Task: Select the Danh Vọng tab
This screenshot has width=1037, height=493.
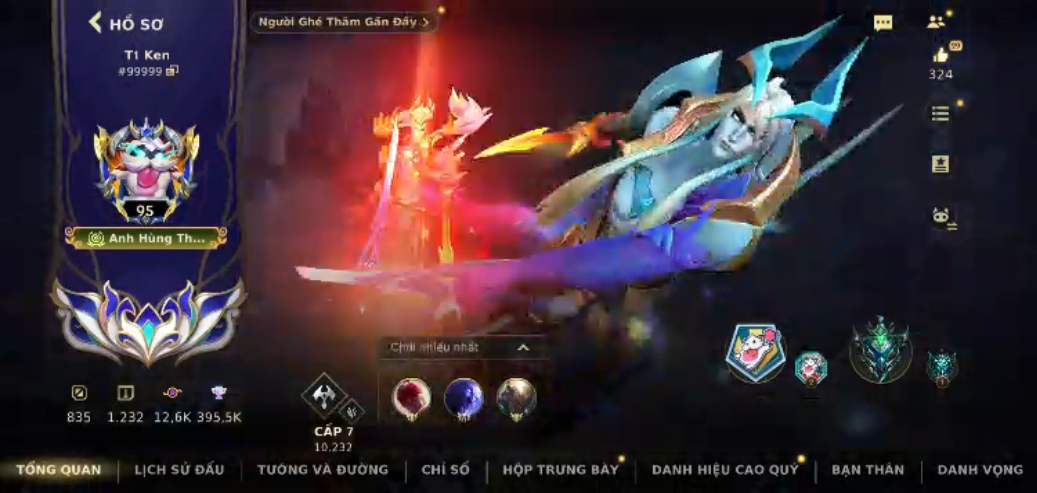Action: (x=980, y=470)
